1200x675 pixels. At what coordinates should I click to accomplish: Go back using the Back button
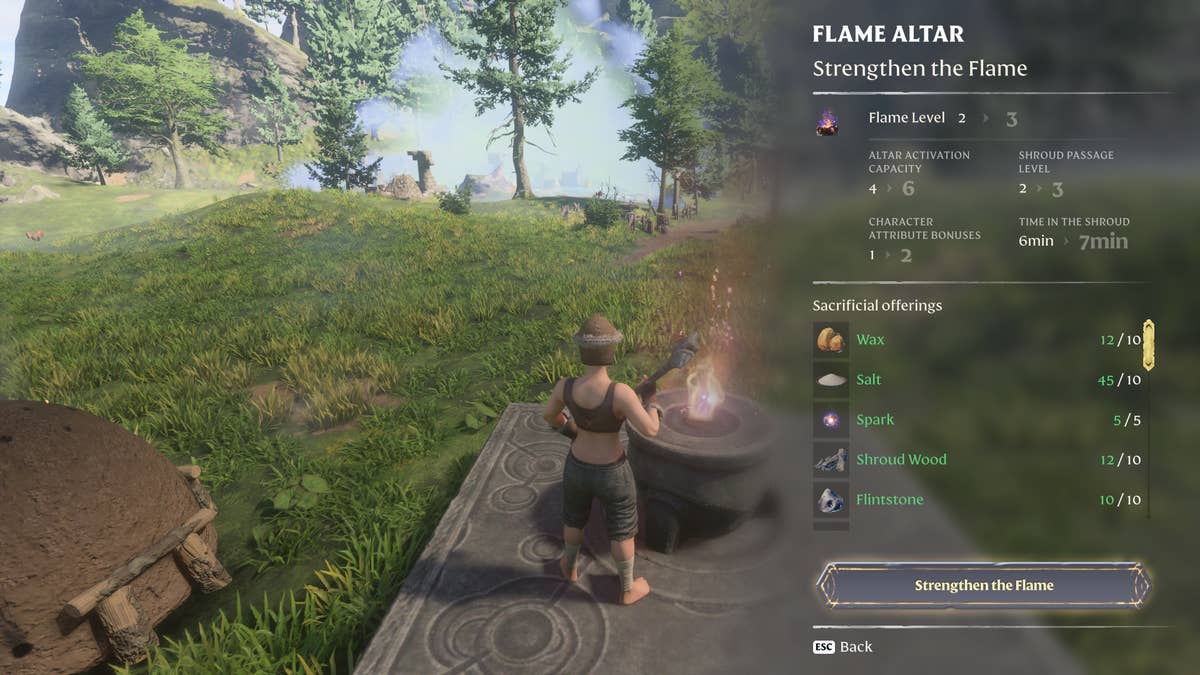[843, 647]
